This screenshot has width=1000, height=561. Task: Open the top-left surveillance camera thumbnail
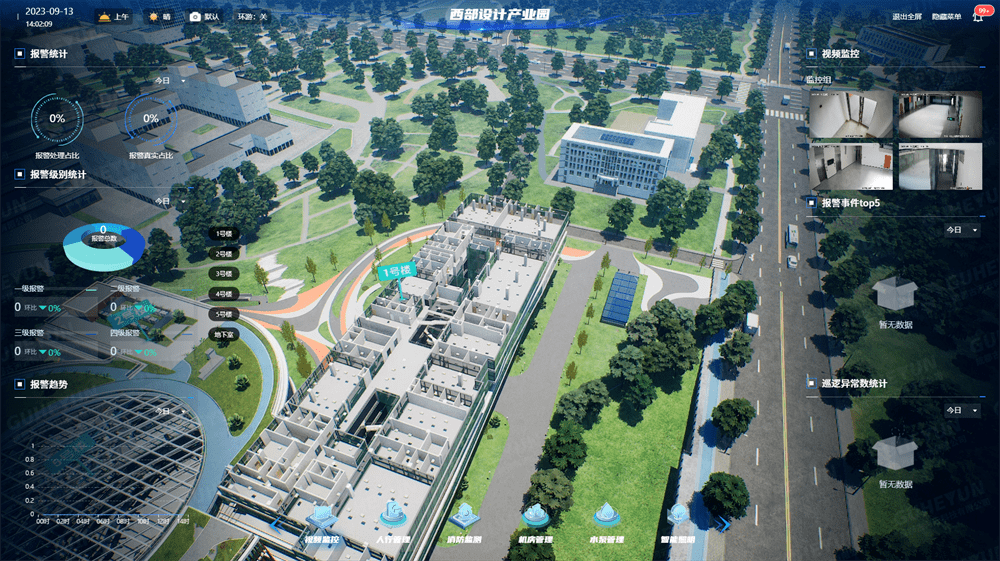[x=850, y=115]
